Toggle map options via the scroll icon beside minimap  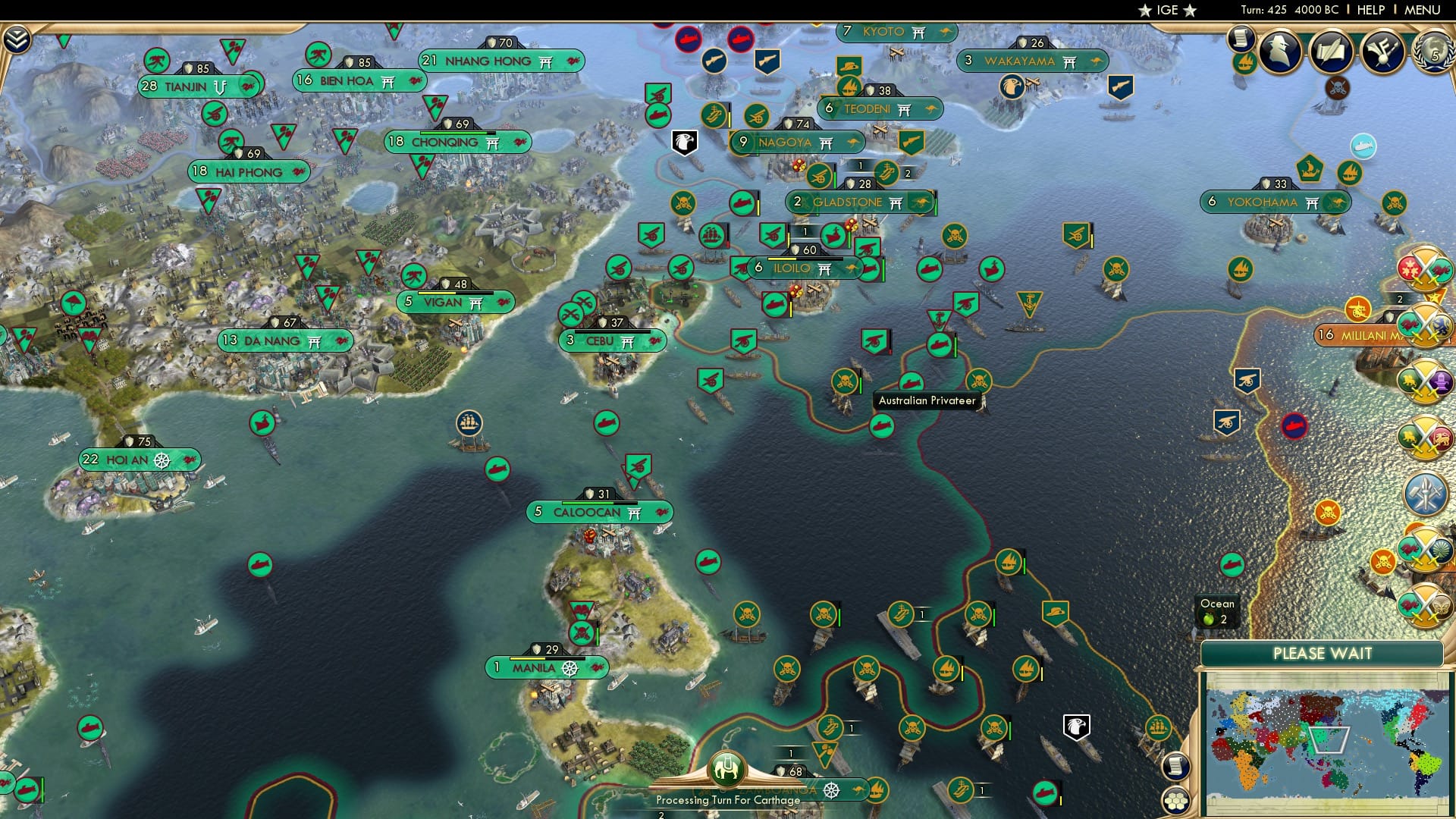pos(1176,764)
